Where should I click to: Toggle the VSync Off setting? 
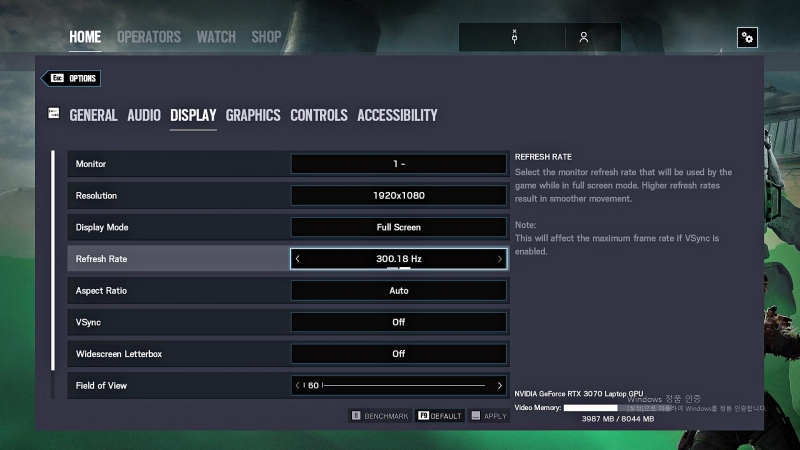click(x=399, y=323)
